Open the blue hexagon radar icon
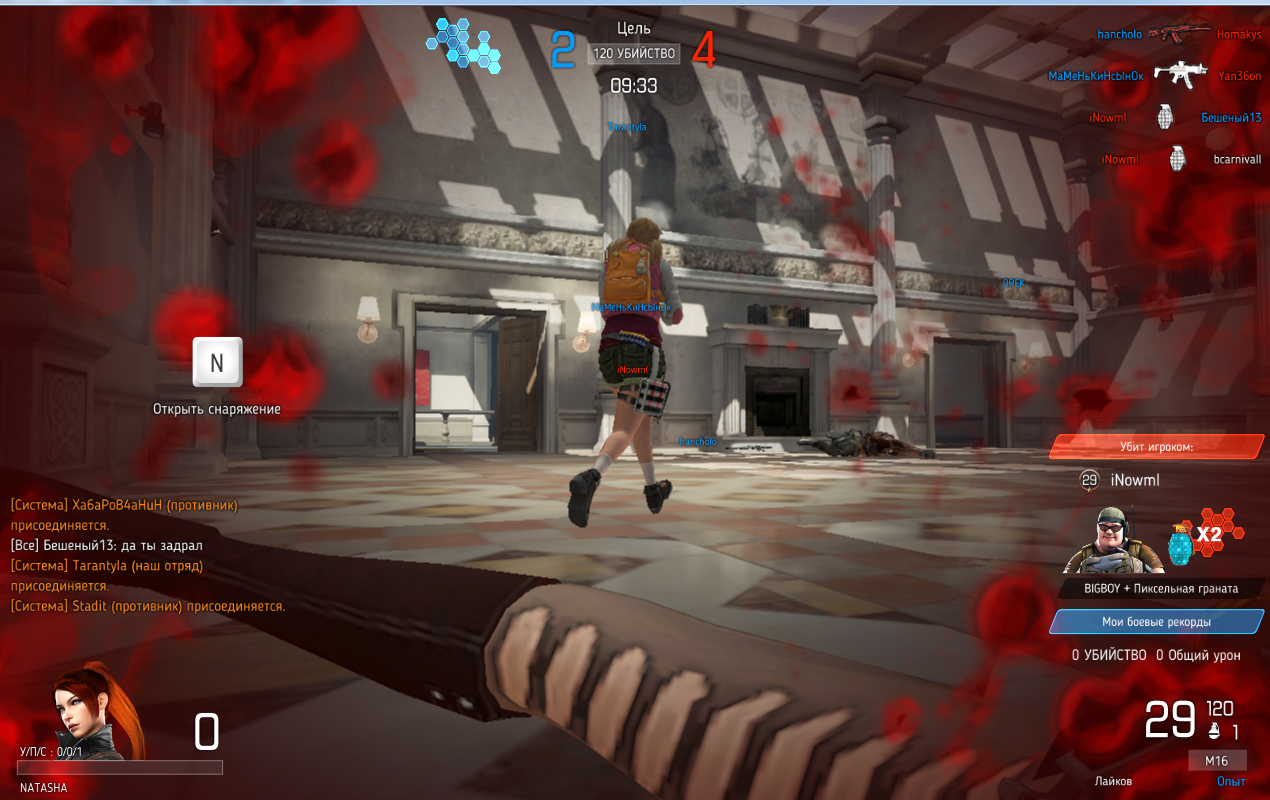 (x=462, y=44)
